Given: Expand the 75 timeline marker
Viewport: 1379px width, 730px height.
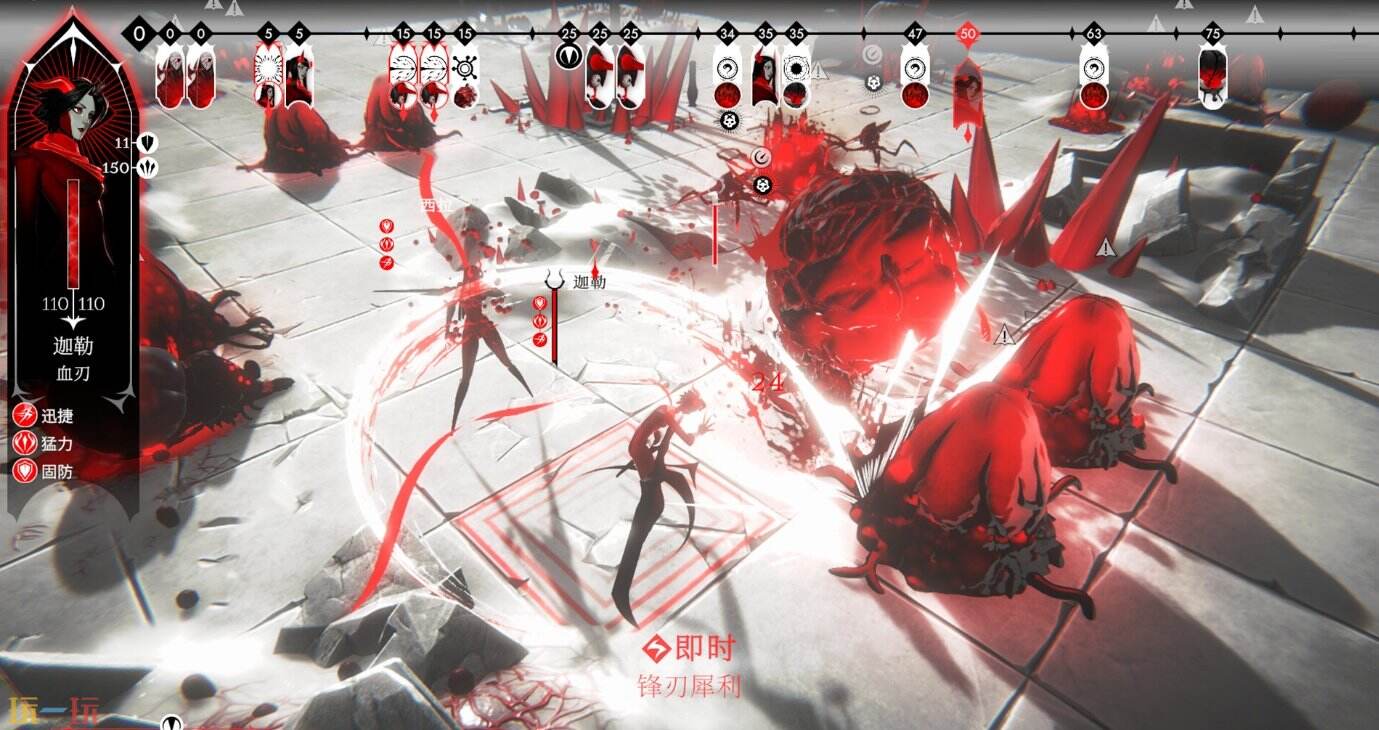Looking at the screenshot, I should coord(1211,31).
